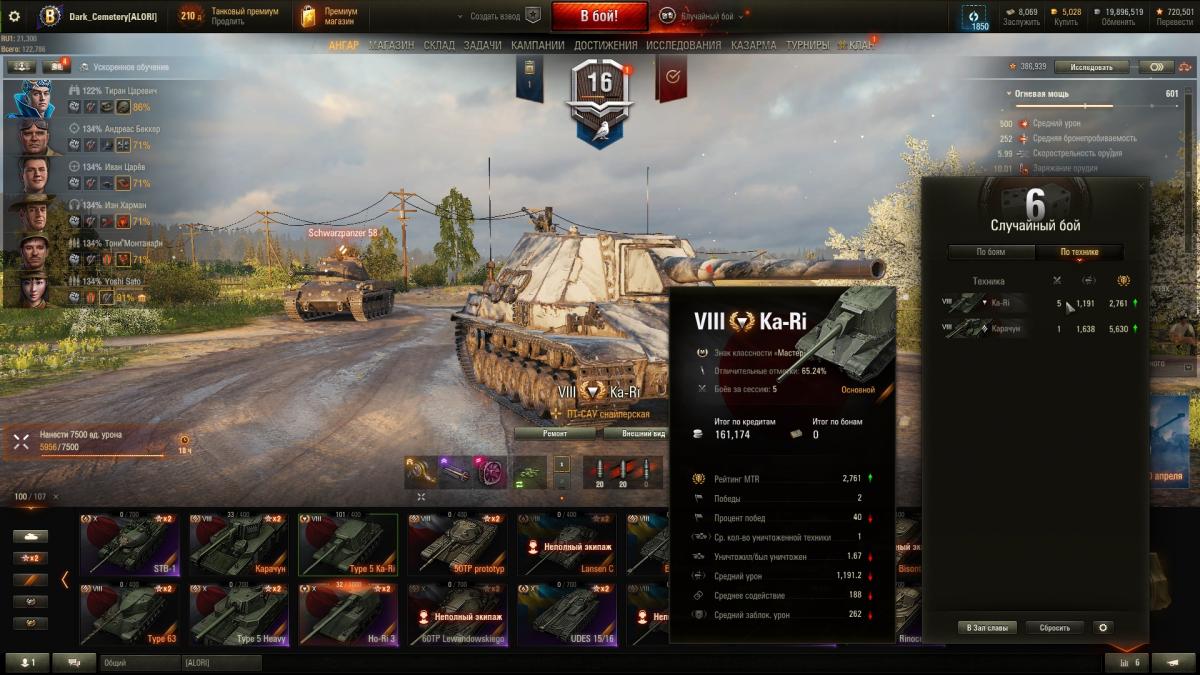Go to the Склад section
1200x675 pixels.
[439, 45]
